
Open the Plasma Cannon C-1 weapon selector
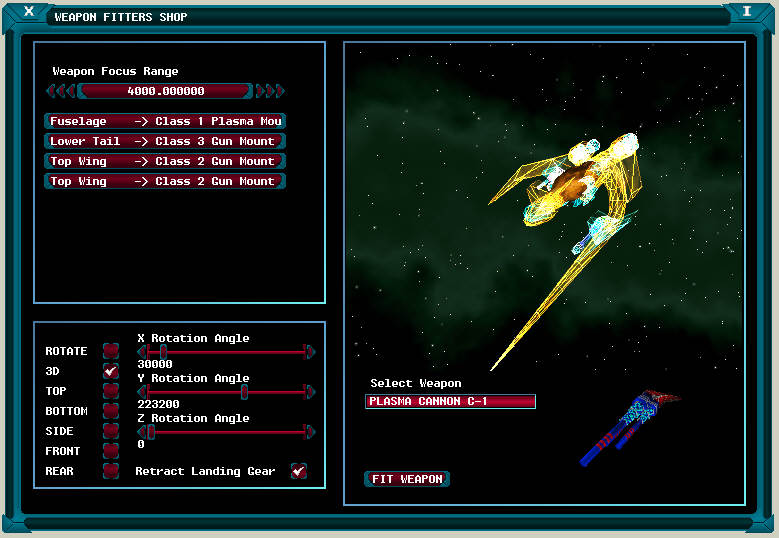[x=450, y=401]
